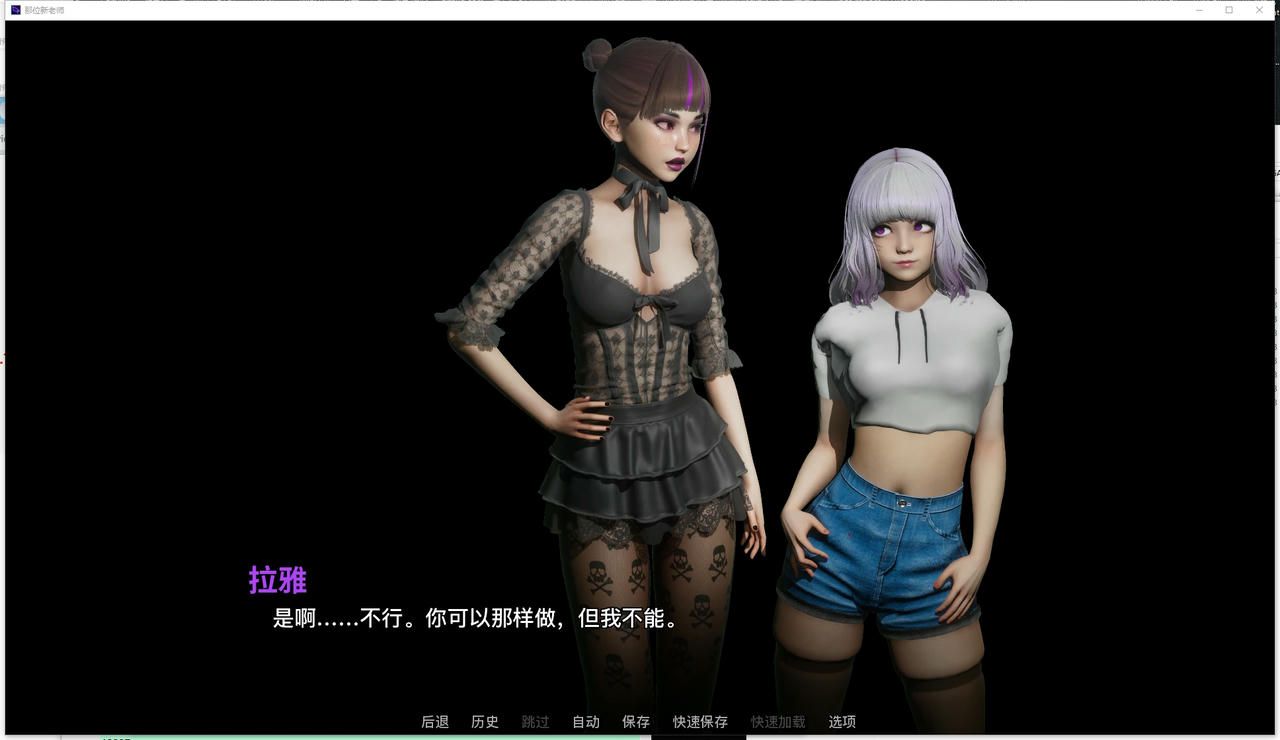Click the maximize icon on the window
1280x740 pixels.
pos(1228,10)
